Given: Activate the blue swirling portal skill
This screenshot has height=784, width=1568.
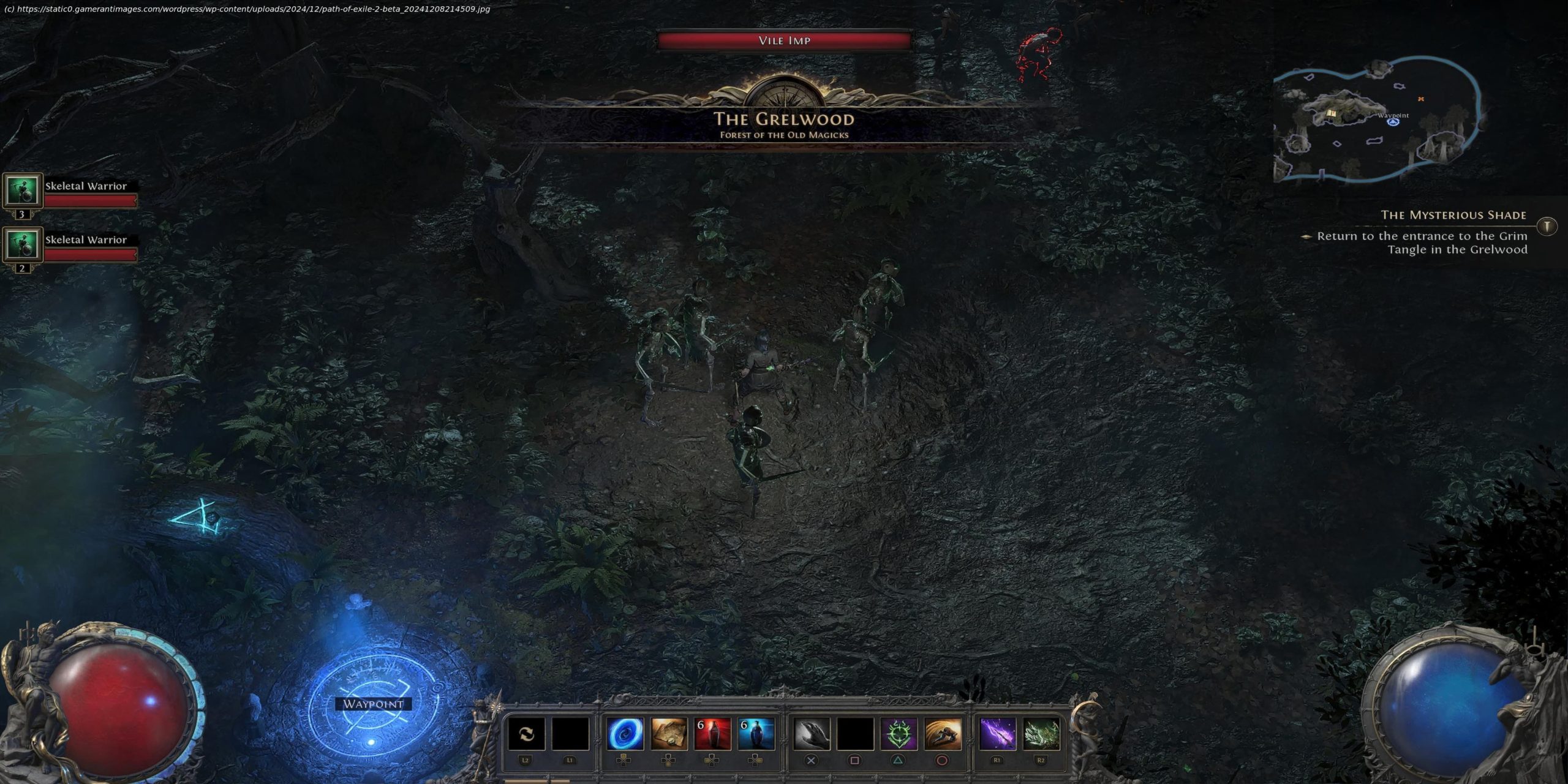Looking at the screenshot, I should coord(625,734).
